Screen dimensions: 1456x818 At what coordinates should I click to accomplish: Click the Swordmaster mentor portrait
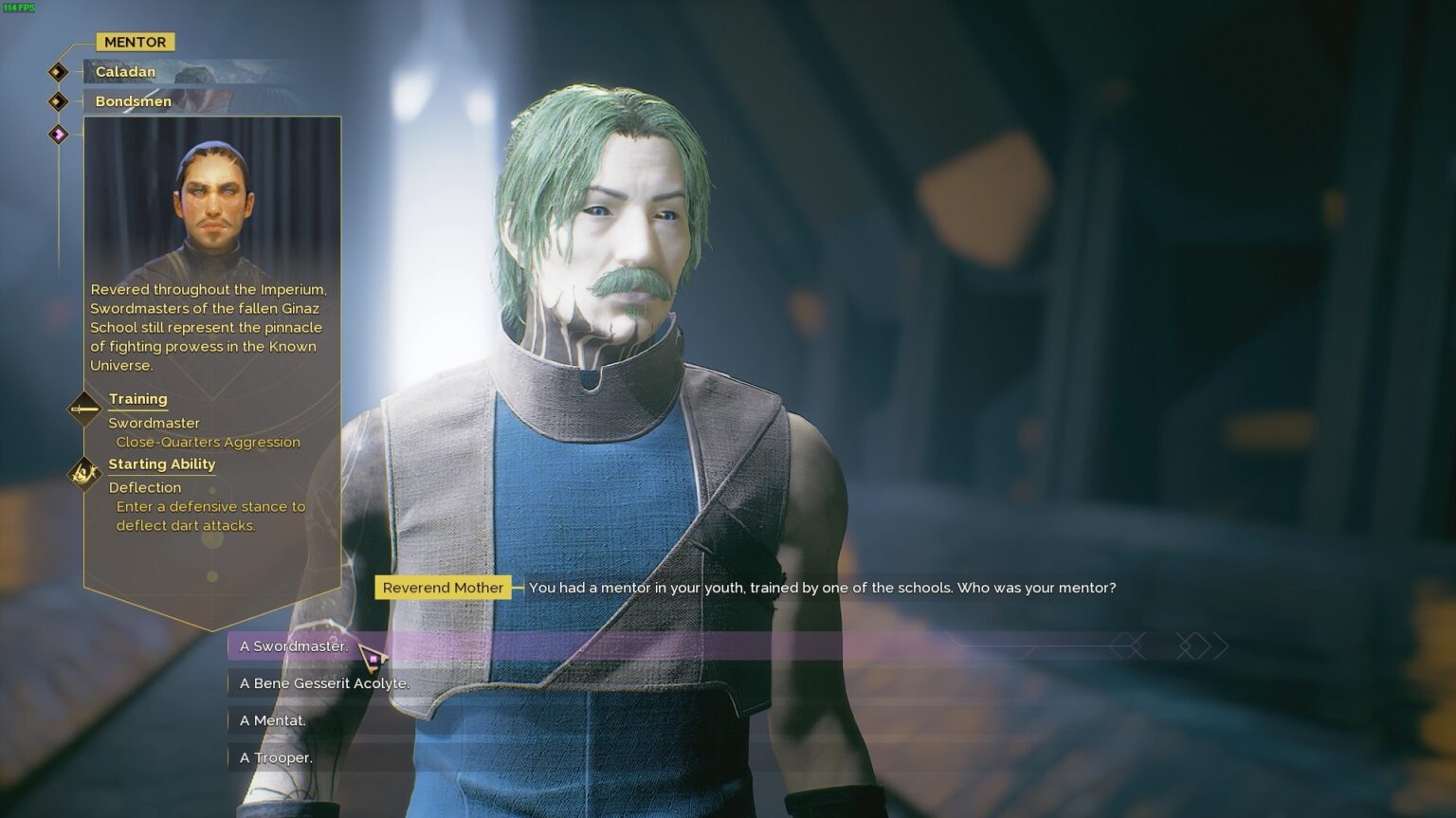coord(210,201)
